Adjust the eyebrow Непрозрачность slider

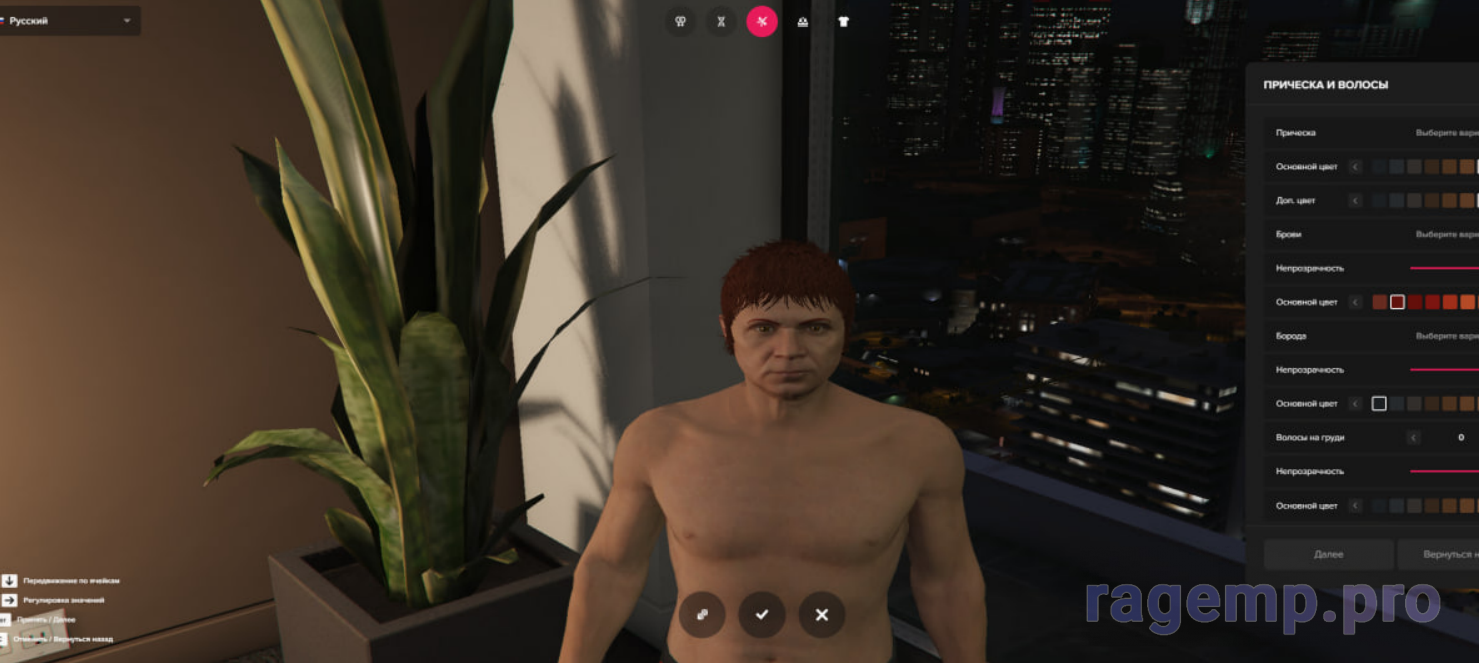pos(1444,268)
